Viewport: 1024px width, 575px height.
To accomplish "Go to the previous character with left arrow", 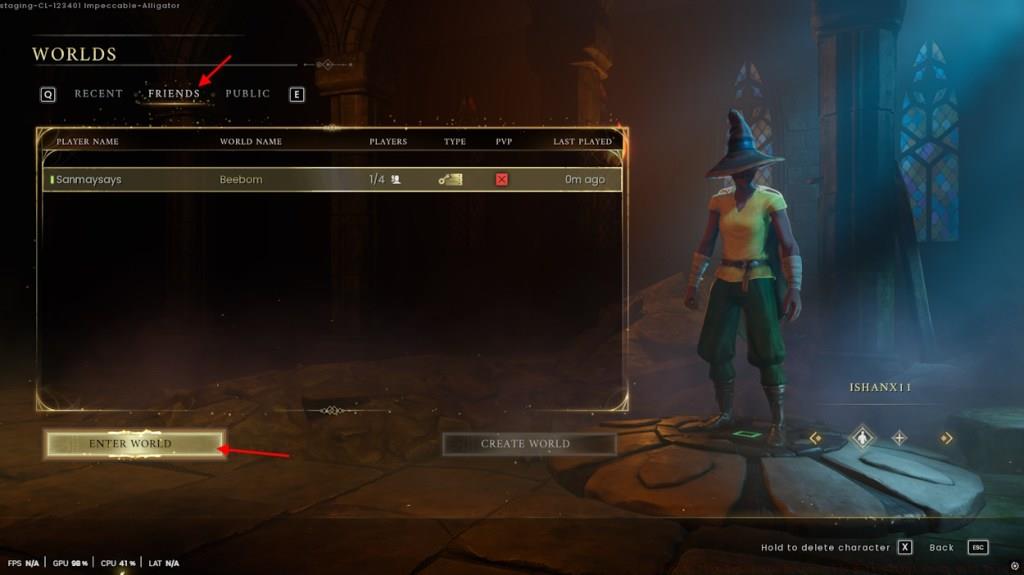I will [x=816, y=437].
